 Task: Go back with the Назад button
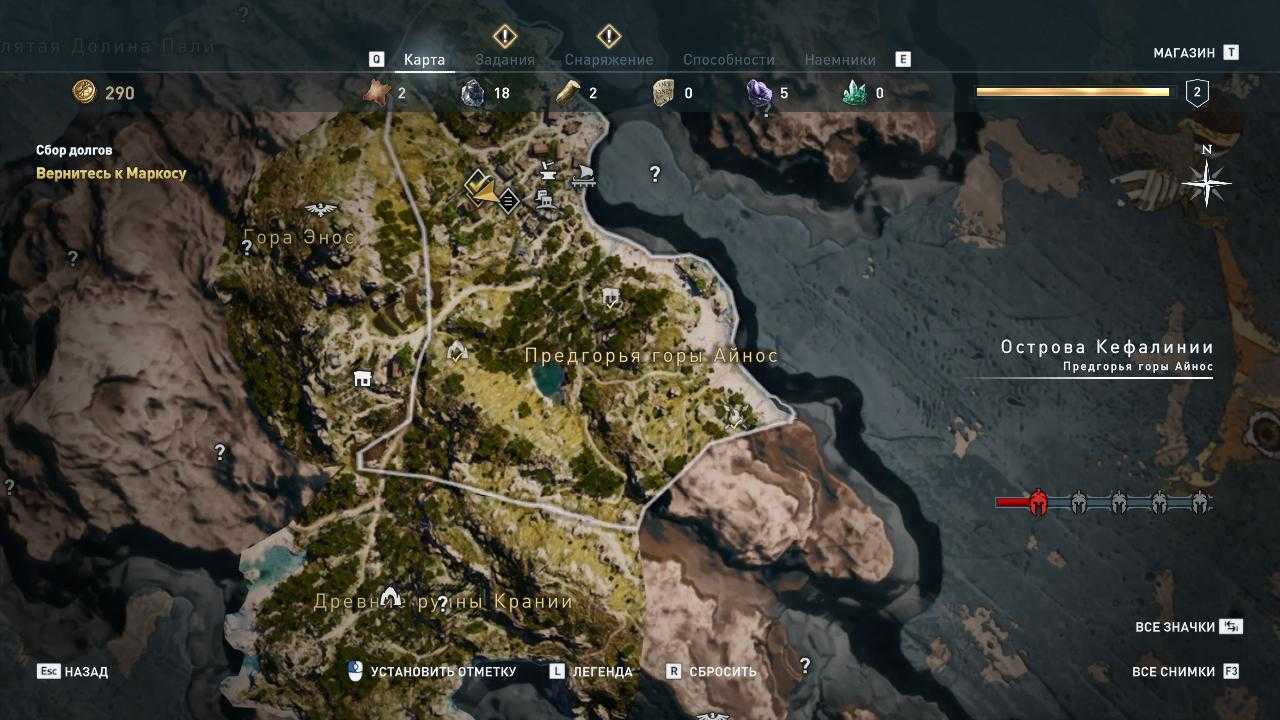pyautogui.click(x=73, y=672)
